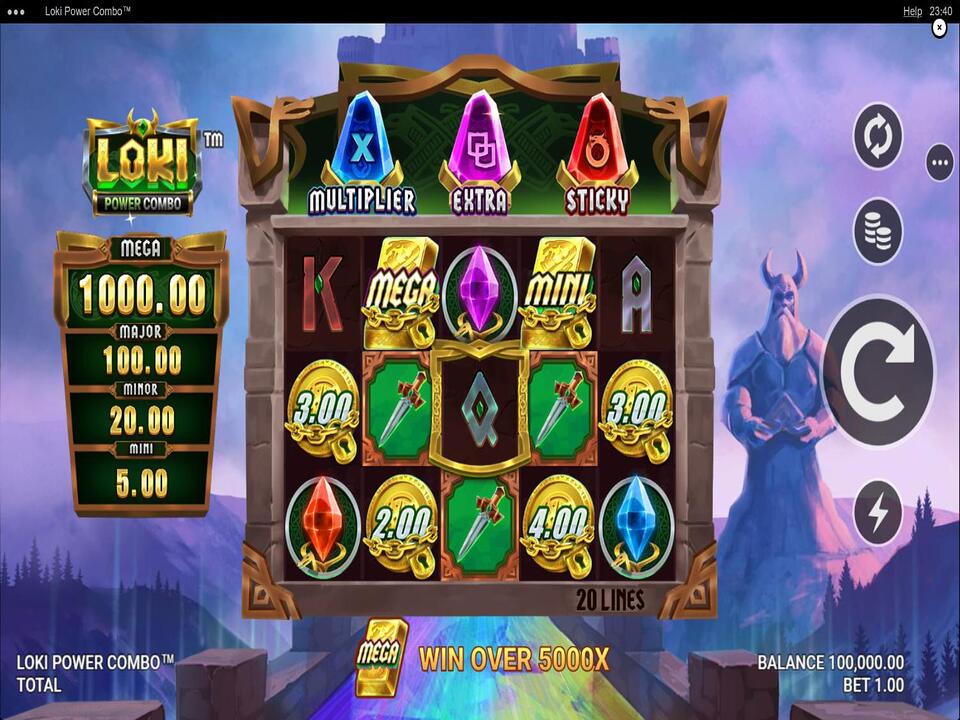The height and width of the screenshot is (720, 960).
Task: Open the three-dot more options menu
Action: point(939,162)
